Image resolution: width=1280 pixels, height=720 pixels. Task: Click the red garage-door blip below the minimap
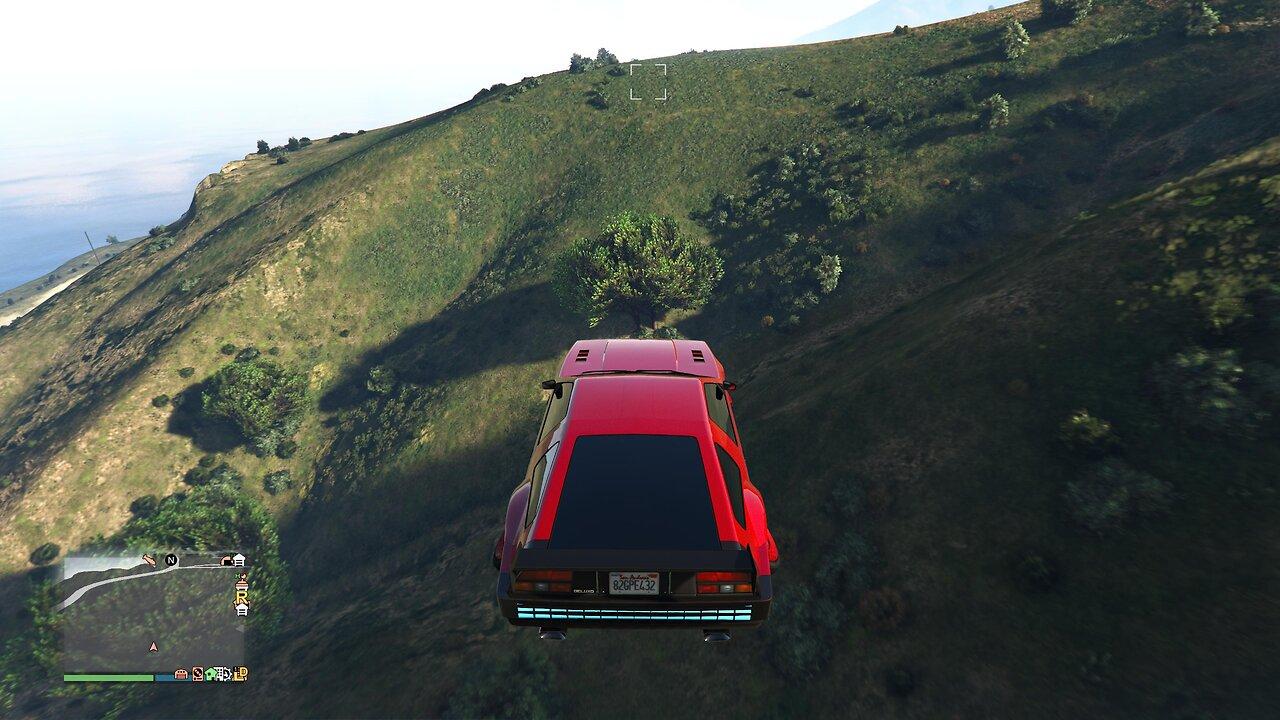pos(180,674)
